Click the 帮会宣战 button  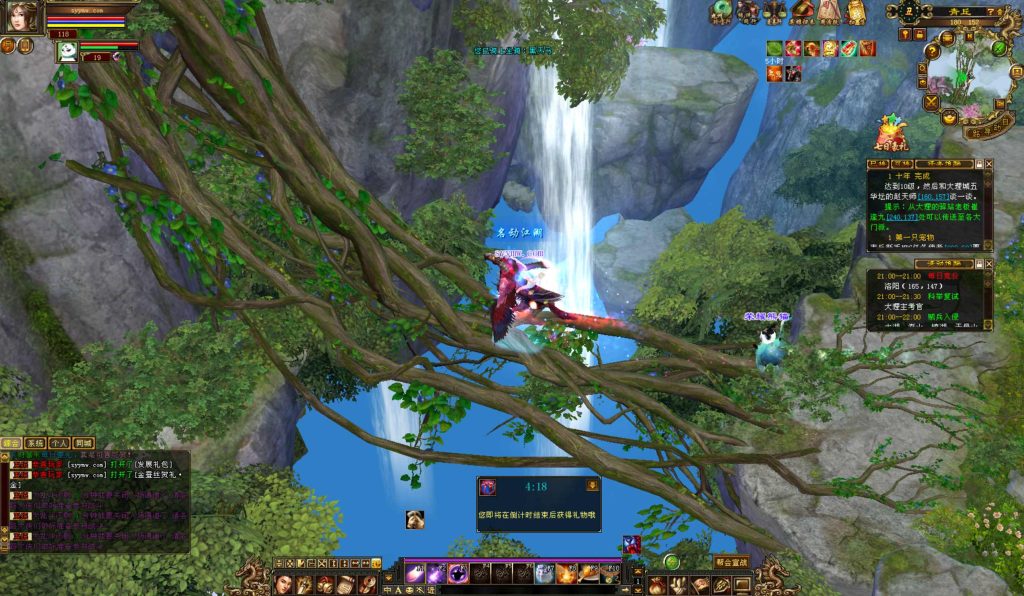coord(732,562)
